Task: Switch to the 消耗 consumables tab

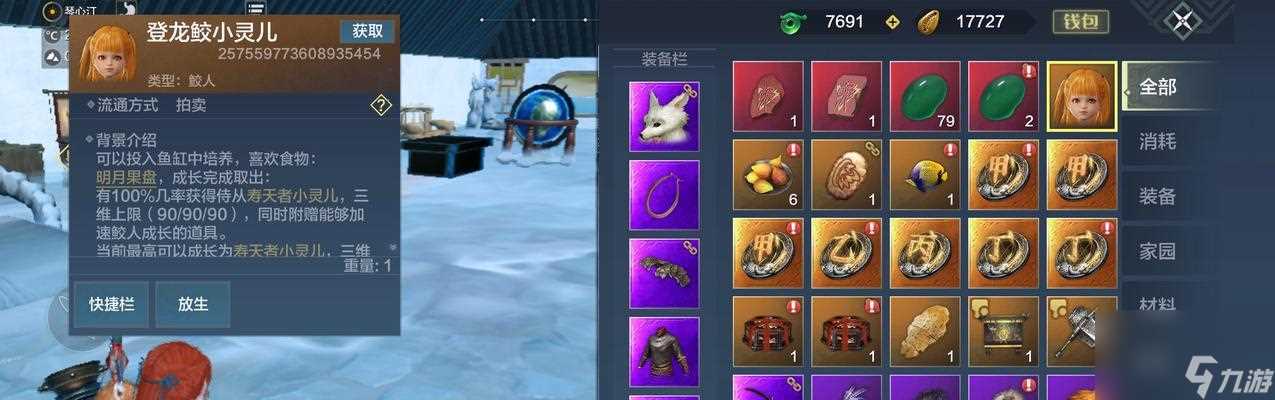Action: click(1158, 141)
